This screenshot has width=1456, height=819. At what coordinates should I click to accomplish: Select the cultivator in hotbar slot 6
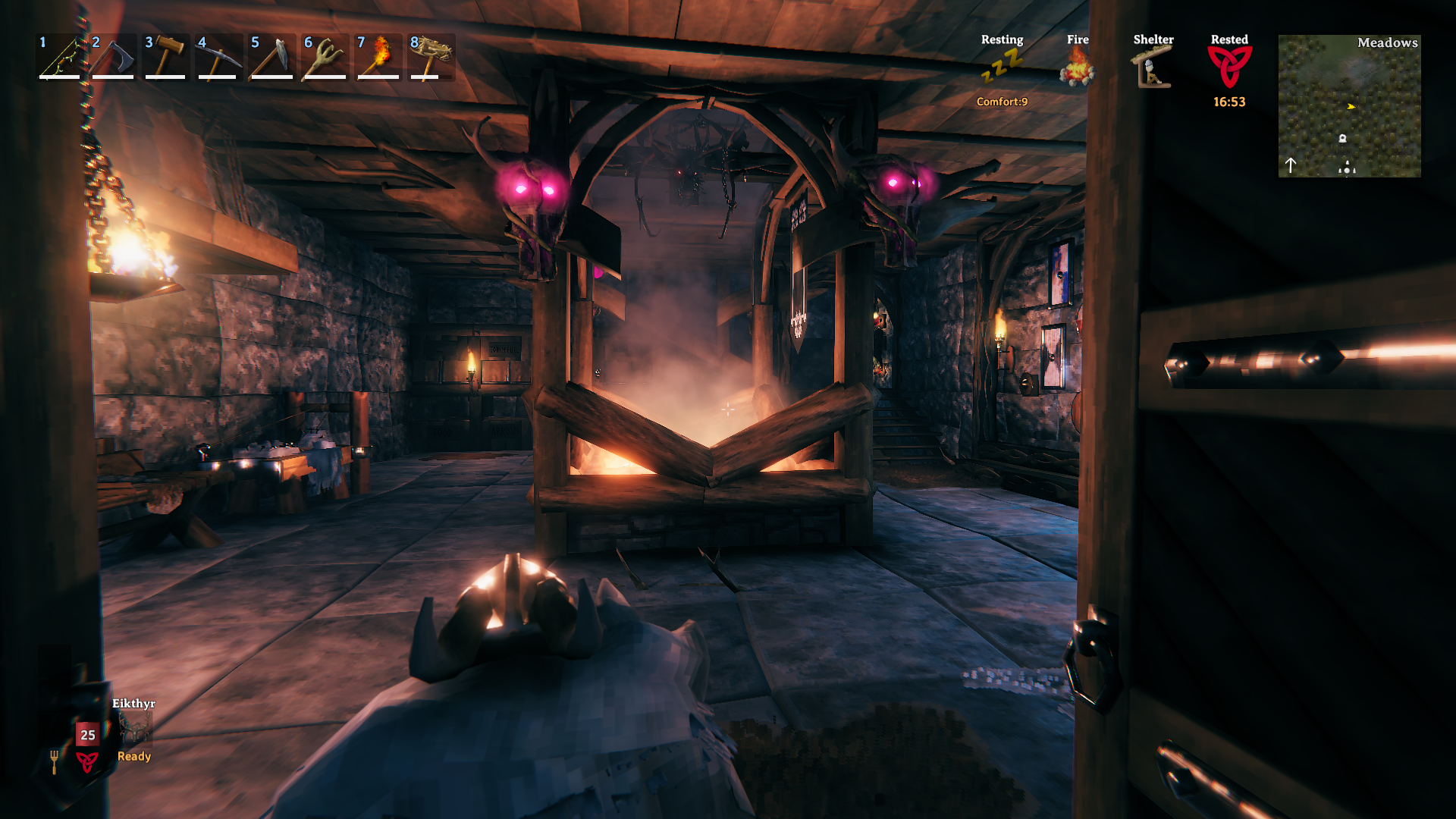coord(325,58)
